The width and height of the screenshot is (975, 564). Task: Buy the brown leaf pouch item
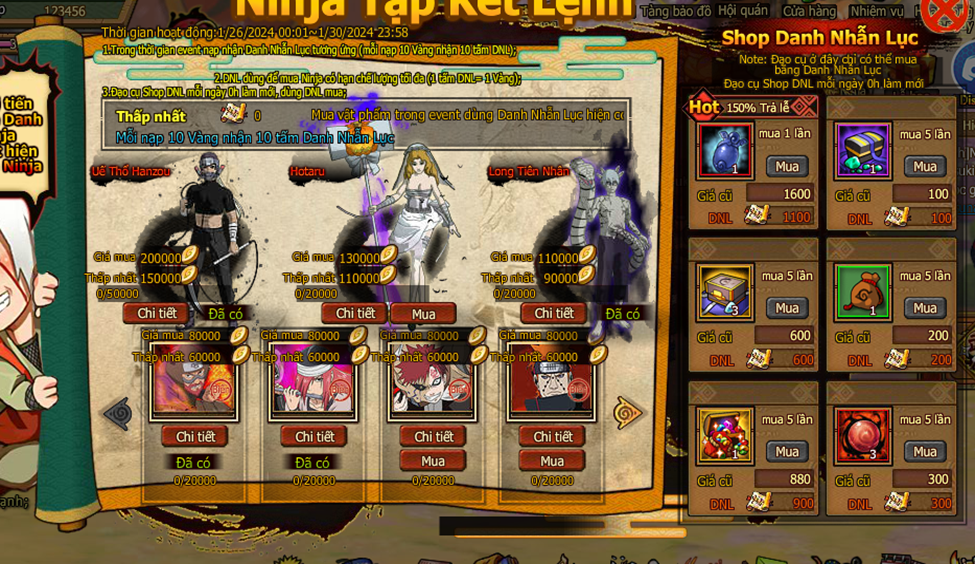925,308
